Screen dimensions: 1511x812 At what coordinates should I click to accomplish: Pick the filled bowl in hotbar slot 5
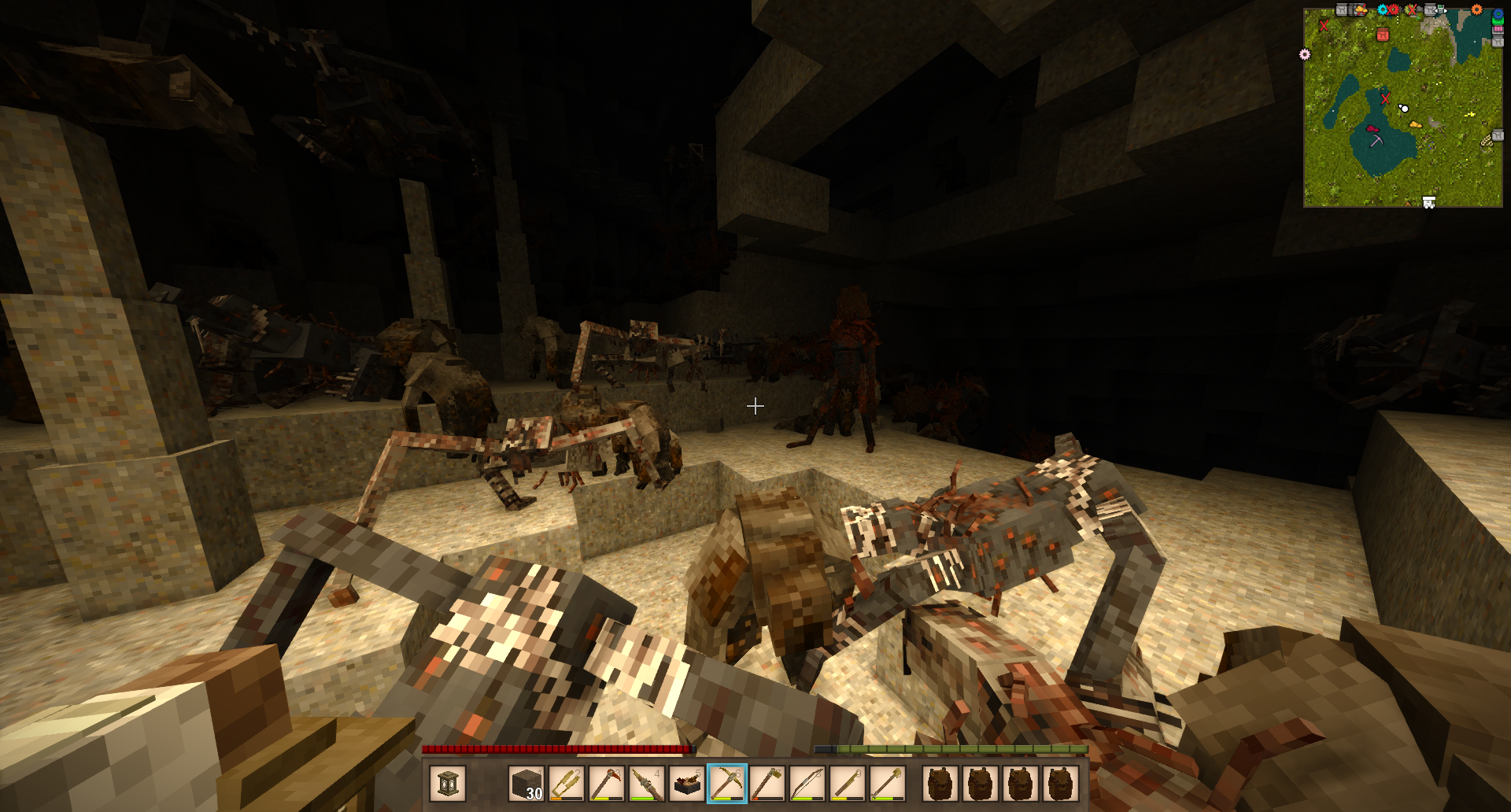tap(687, 784)
